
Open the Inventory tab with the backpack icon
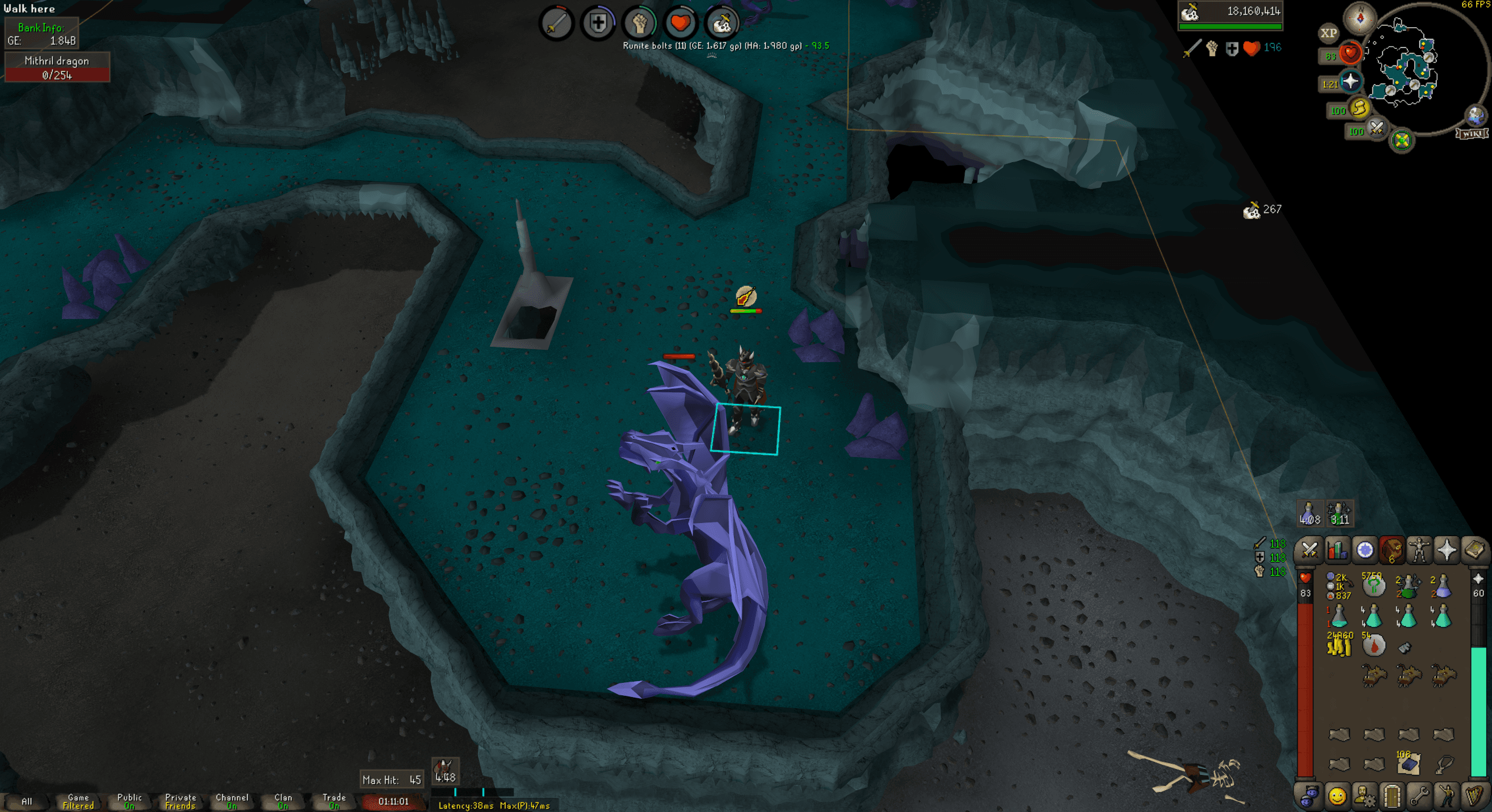click(x=1392, y=551)
